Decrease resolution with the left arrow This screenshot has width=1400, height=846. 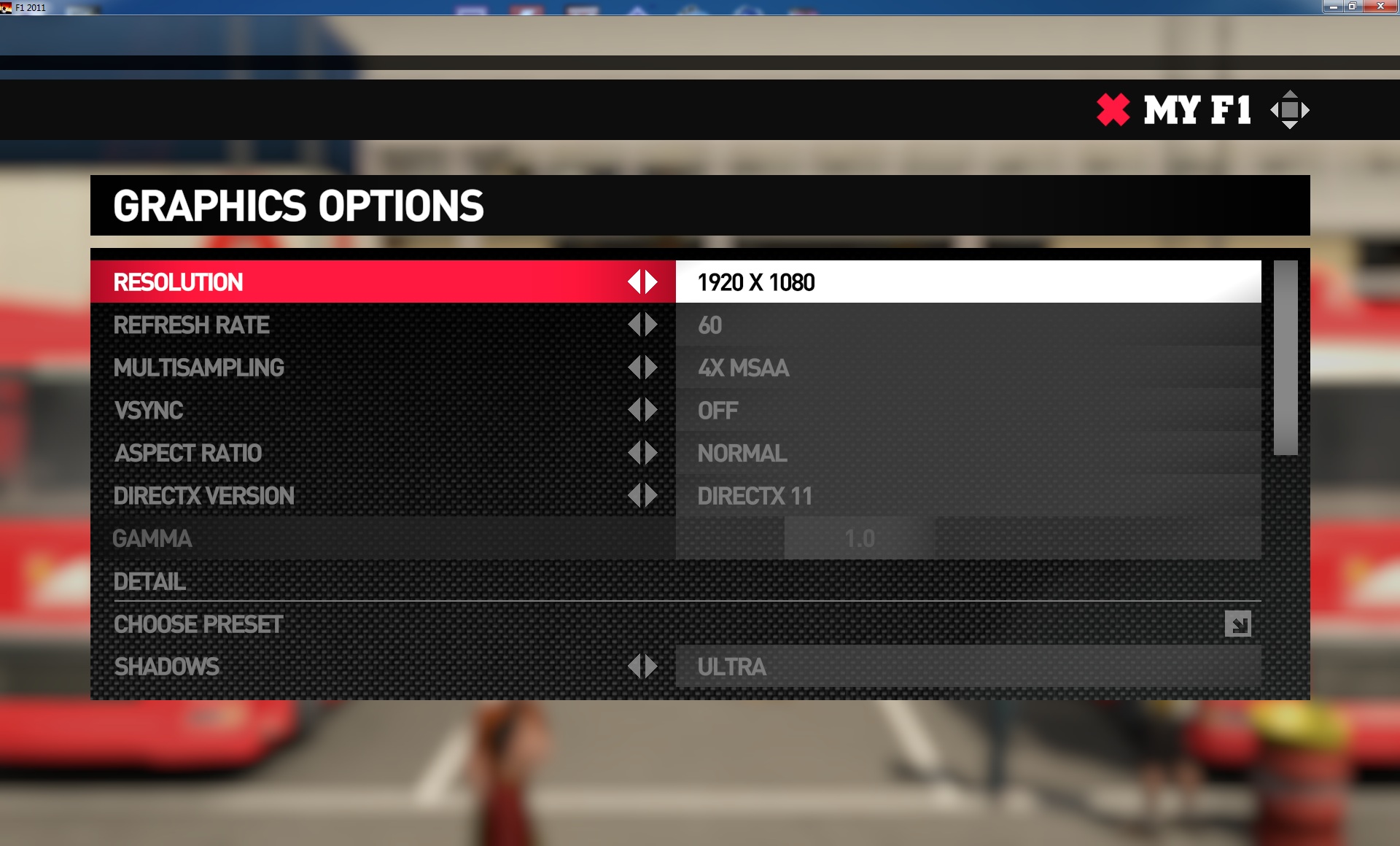tap(634, 282)
